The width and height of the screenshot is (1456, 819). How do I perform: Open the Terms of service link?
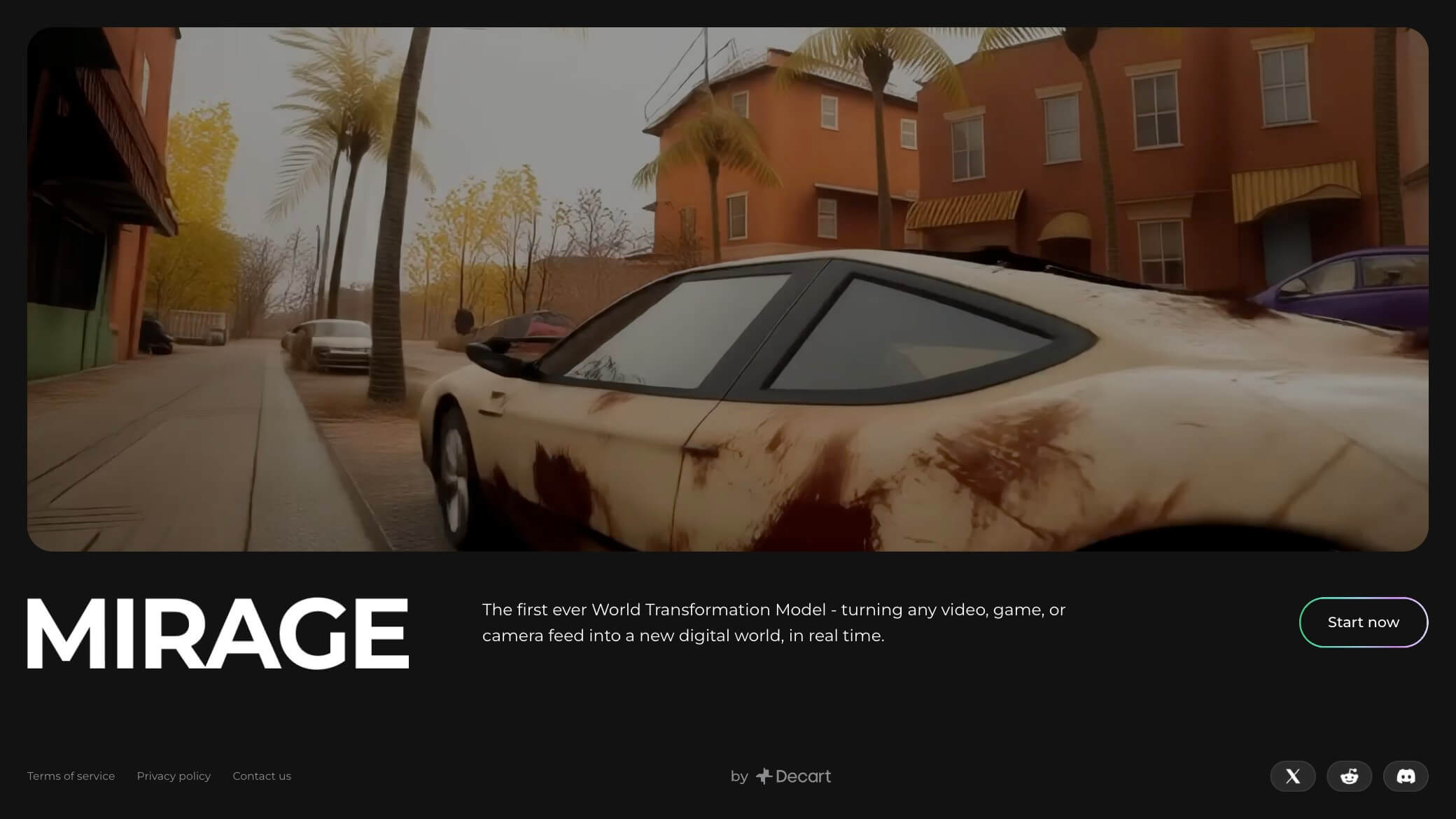click(71, 776)
